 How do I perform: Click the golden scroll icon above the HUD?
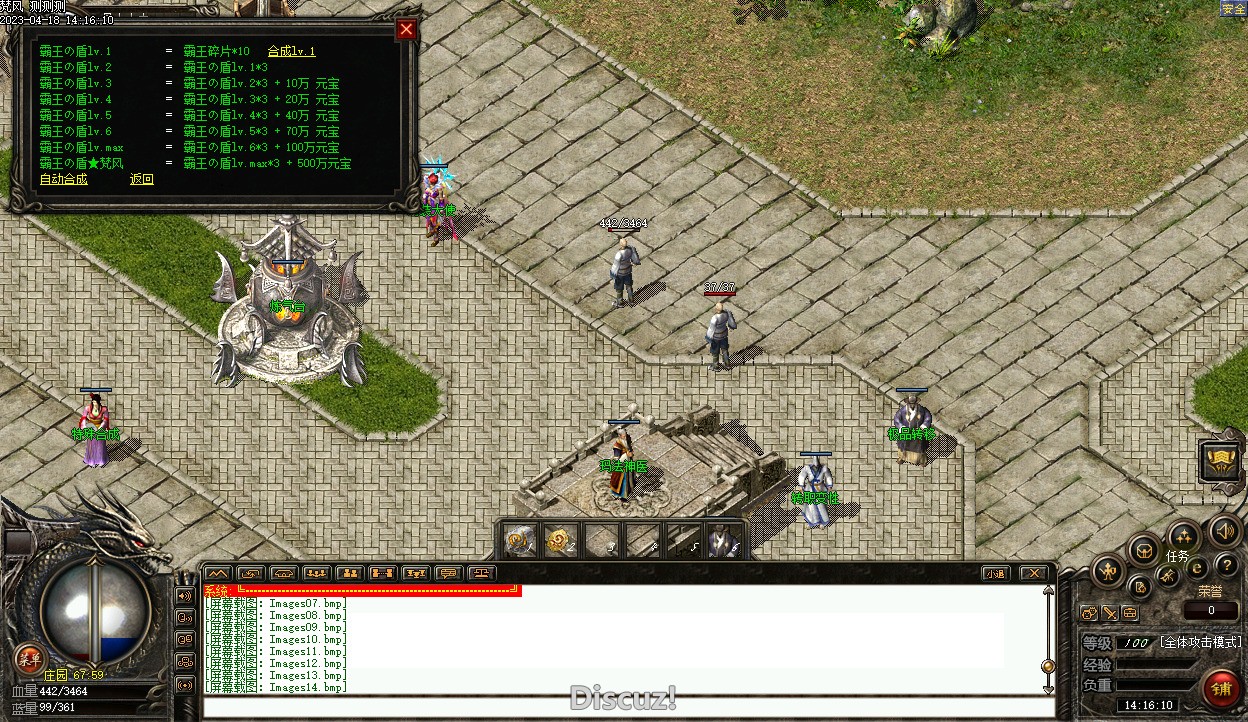[x=1221, y=461]
